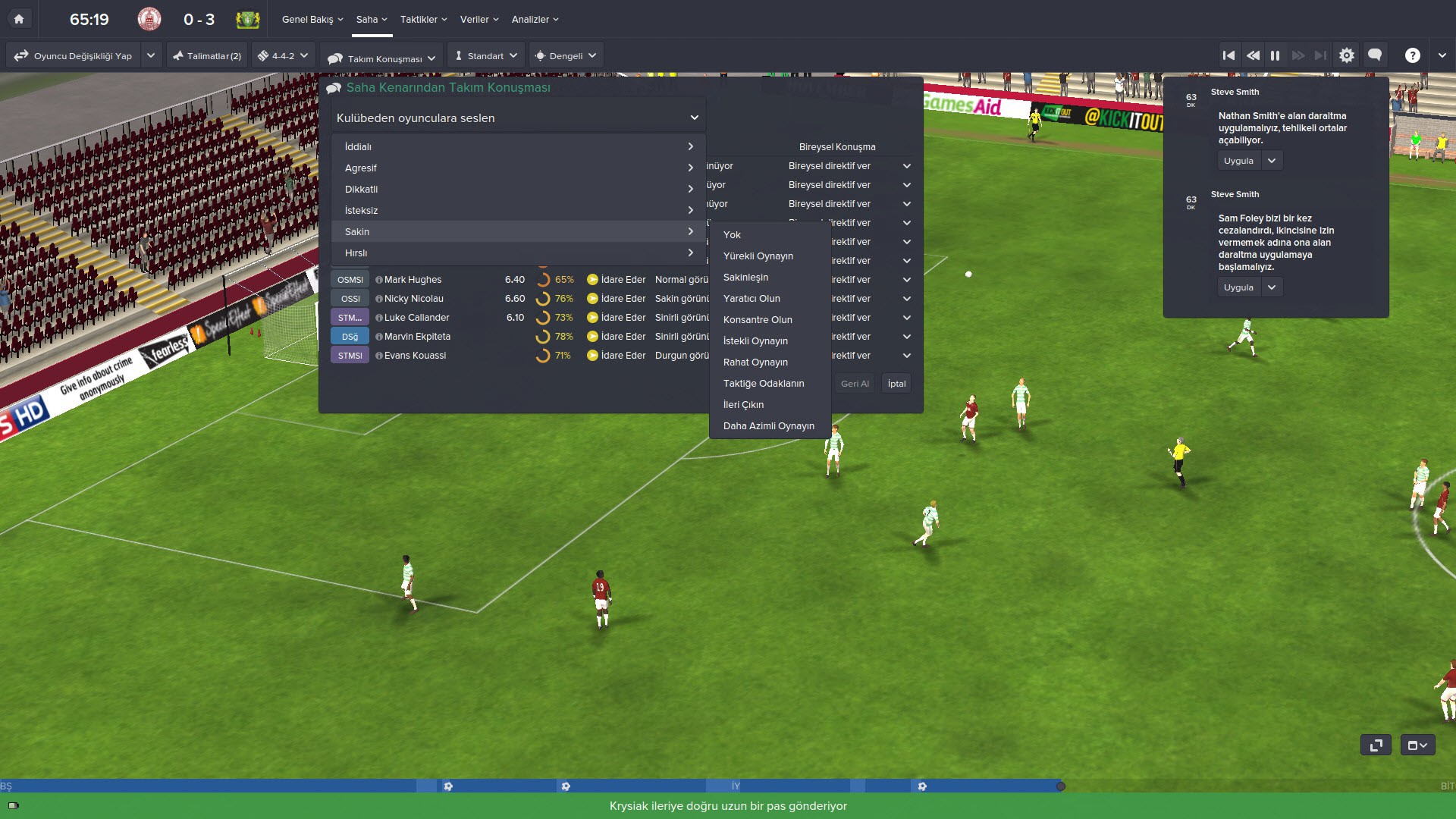Apply Uygula for Nathan Smith advice
The height and width of the screenshot is (819, 1456).
pyautogui.click(x=1238, y=160)
